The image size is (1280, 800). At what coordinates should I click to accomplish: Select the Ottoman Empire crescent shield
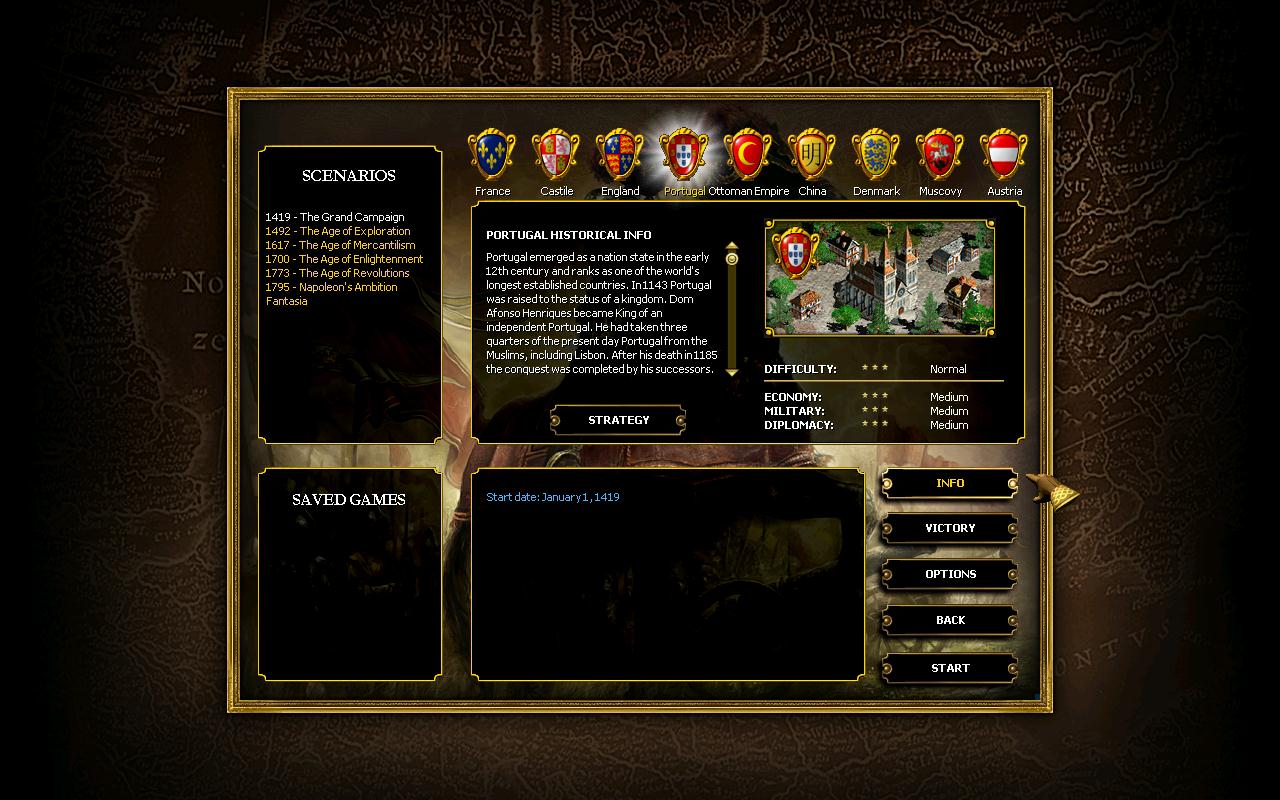[748, 154]
